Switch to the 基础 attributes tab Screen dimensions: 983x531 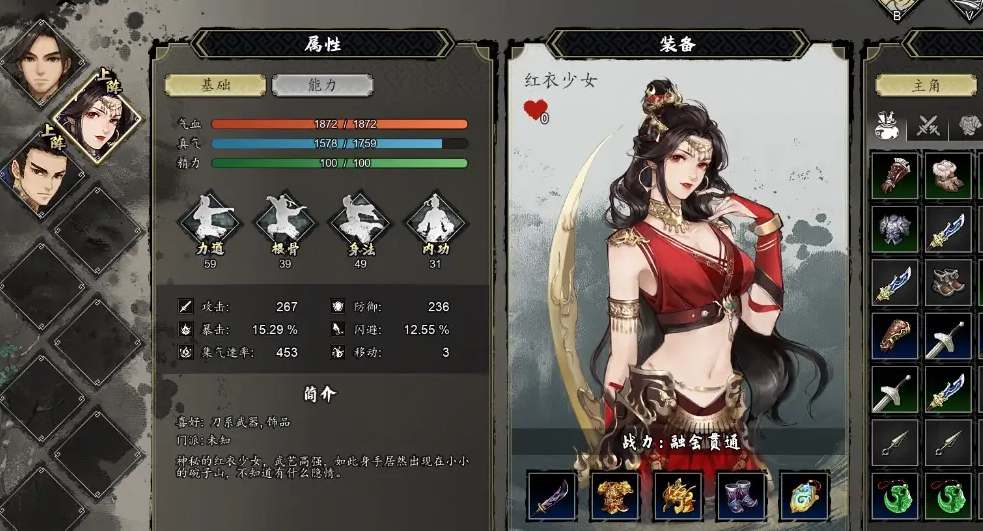click(215, 85)
